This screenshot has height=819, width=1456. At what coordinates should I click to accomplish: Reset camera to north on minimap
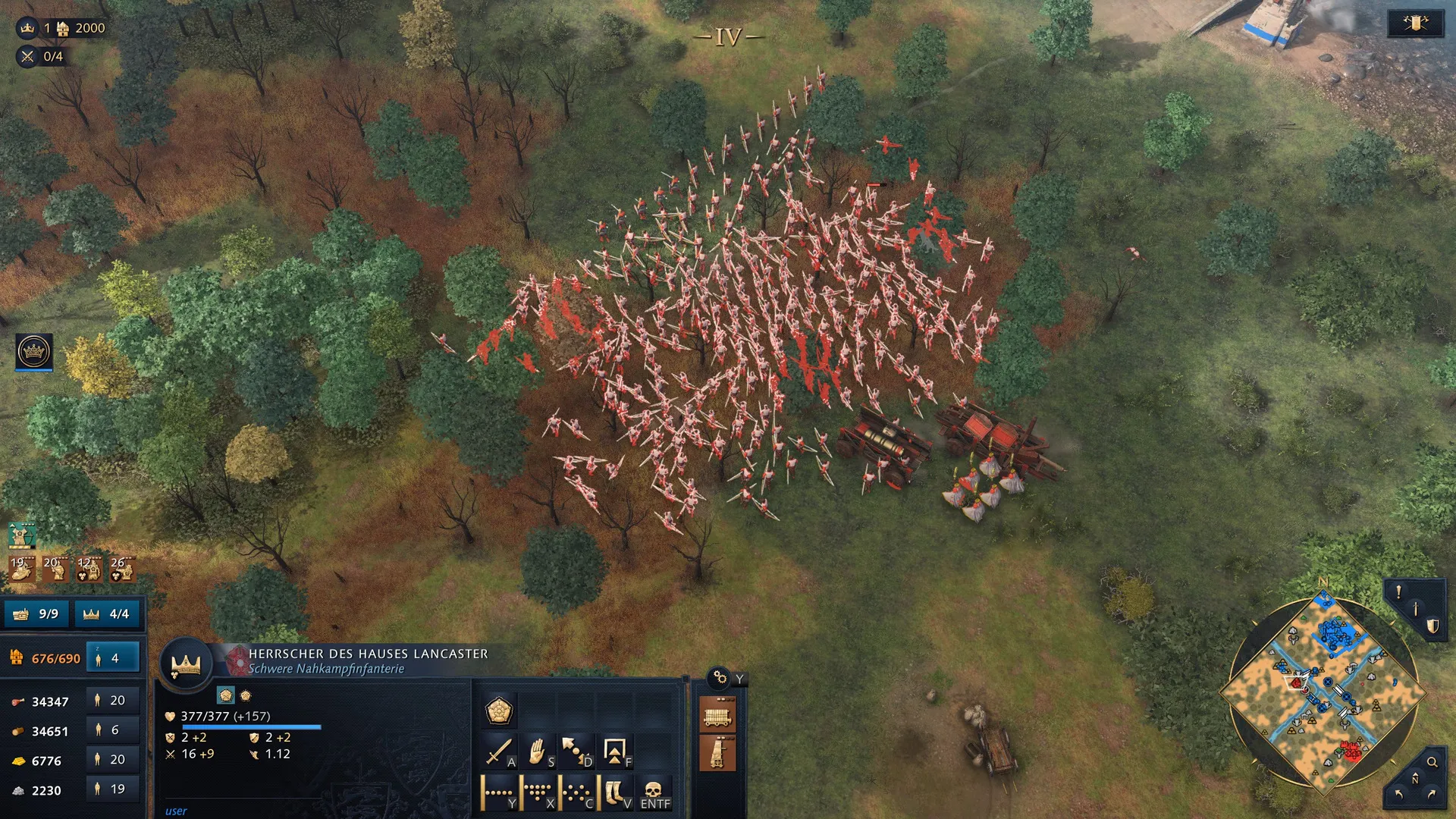[1414, 780]
